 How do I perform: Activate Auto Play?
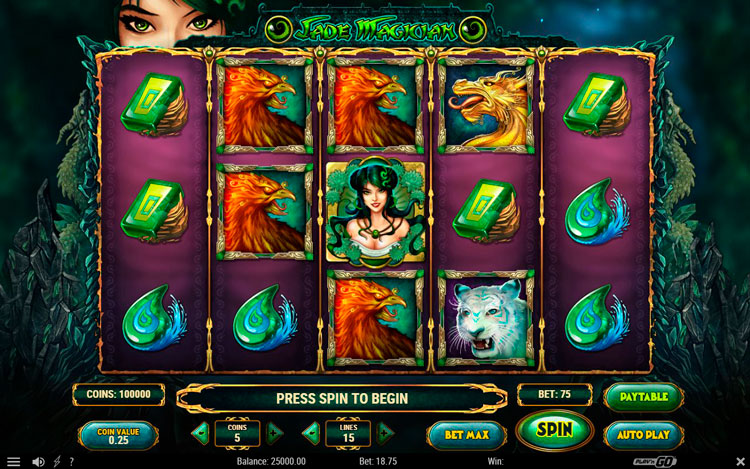click(x=643, y=435)
